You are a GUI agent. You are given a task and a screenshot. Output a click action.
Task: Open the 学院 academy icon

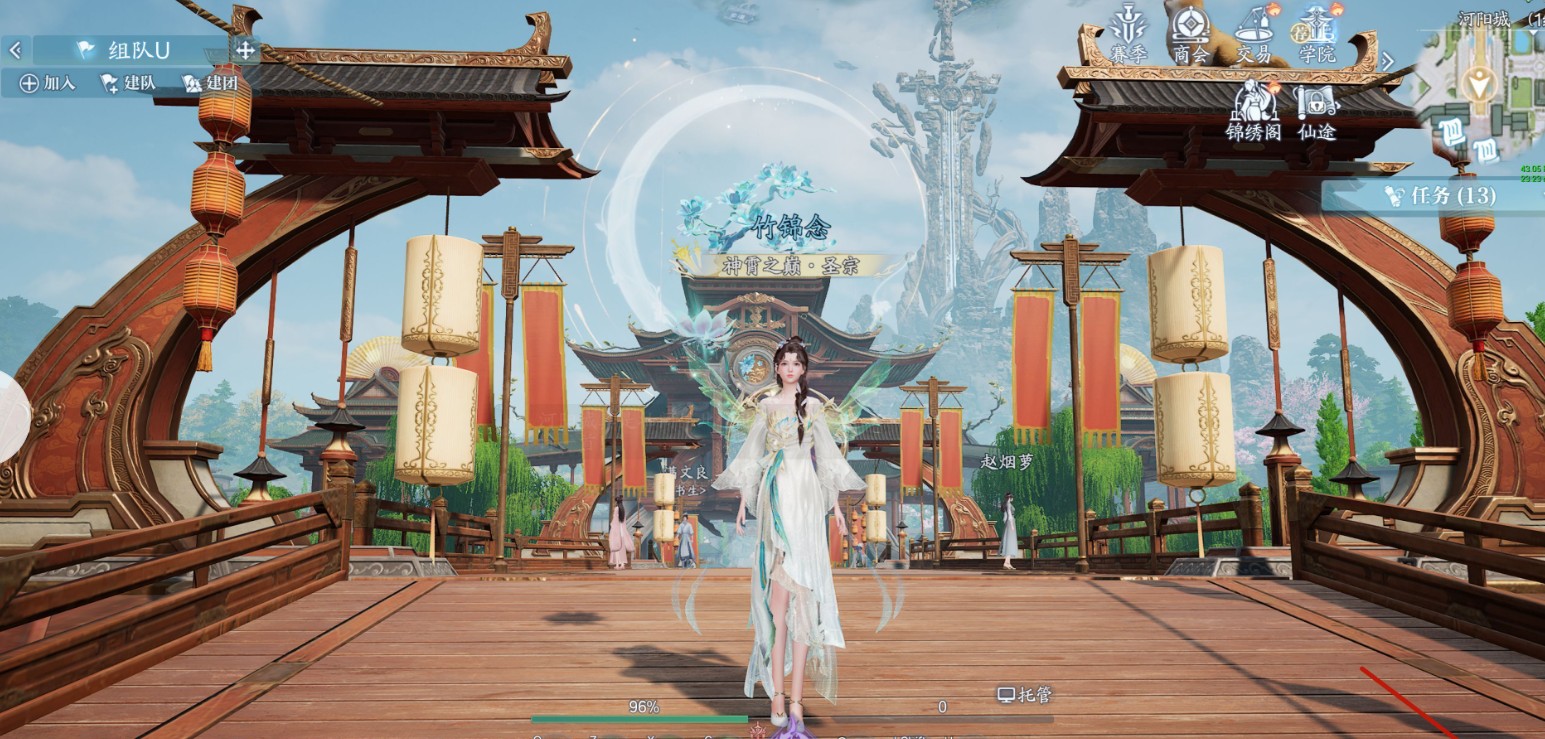pyautogui.click(x=1317, y=34)
